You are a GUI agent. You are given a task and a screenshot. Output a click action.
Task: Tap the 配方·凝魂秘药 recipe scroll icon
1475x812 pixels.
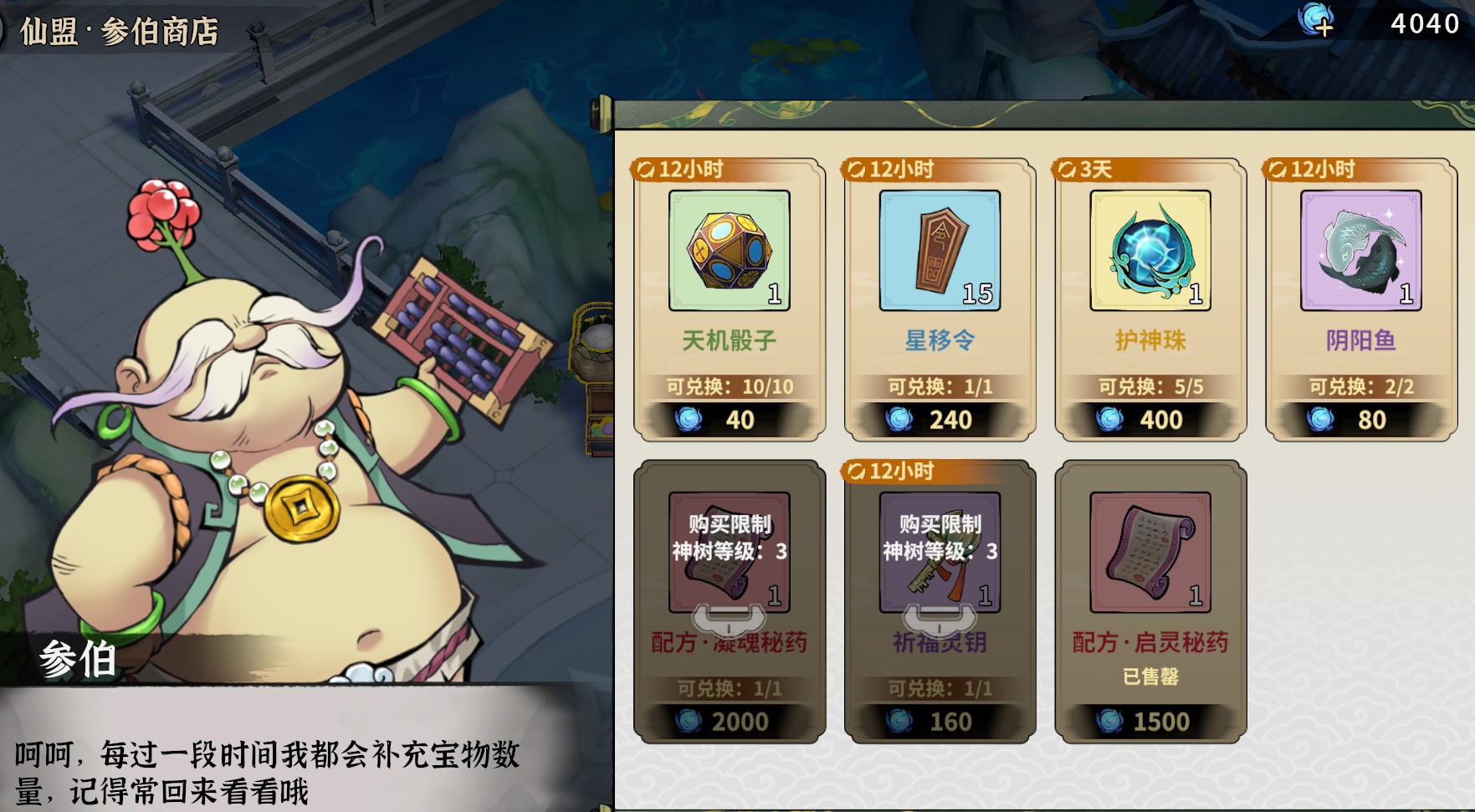pyautogui.click(x=729, y=555)
